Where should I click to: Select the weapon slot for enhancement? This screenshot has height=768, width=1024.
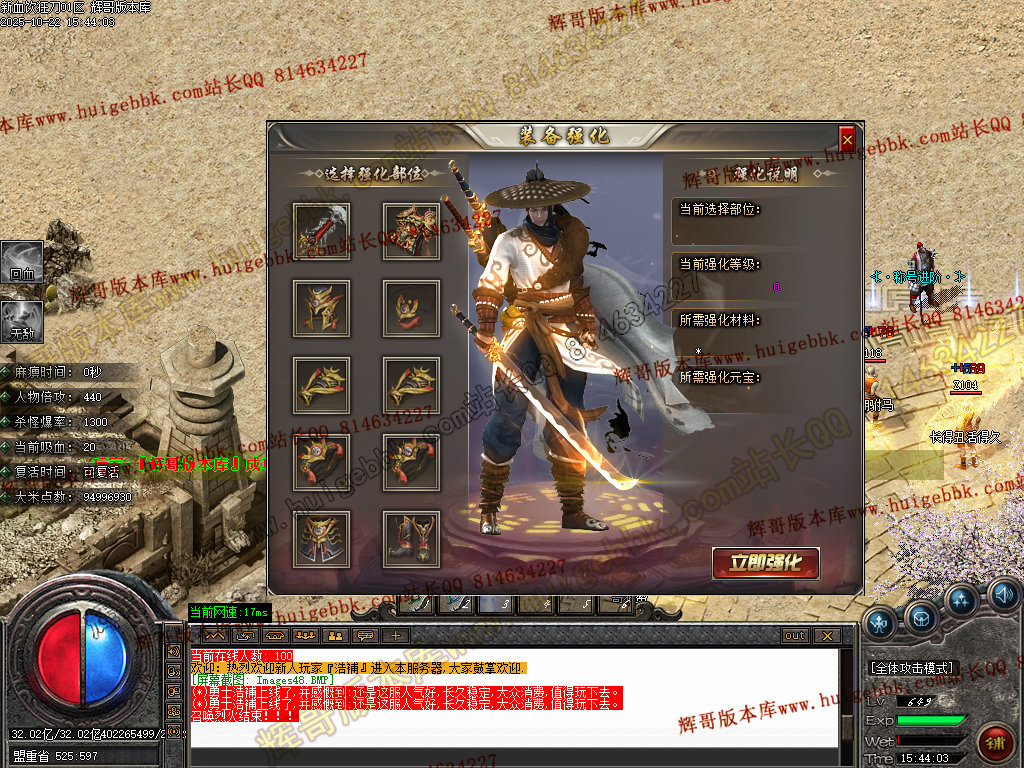321,231
